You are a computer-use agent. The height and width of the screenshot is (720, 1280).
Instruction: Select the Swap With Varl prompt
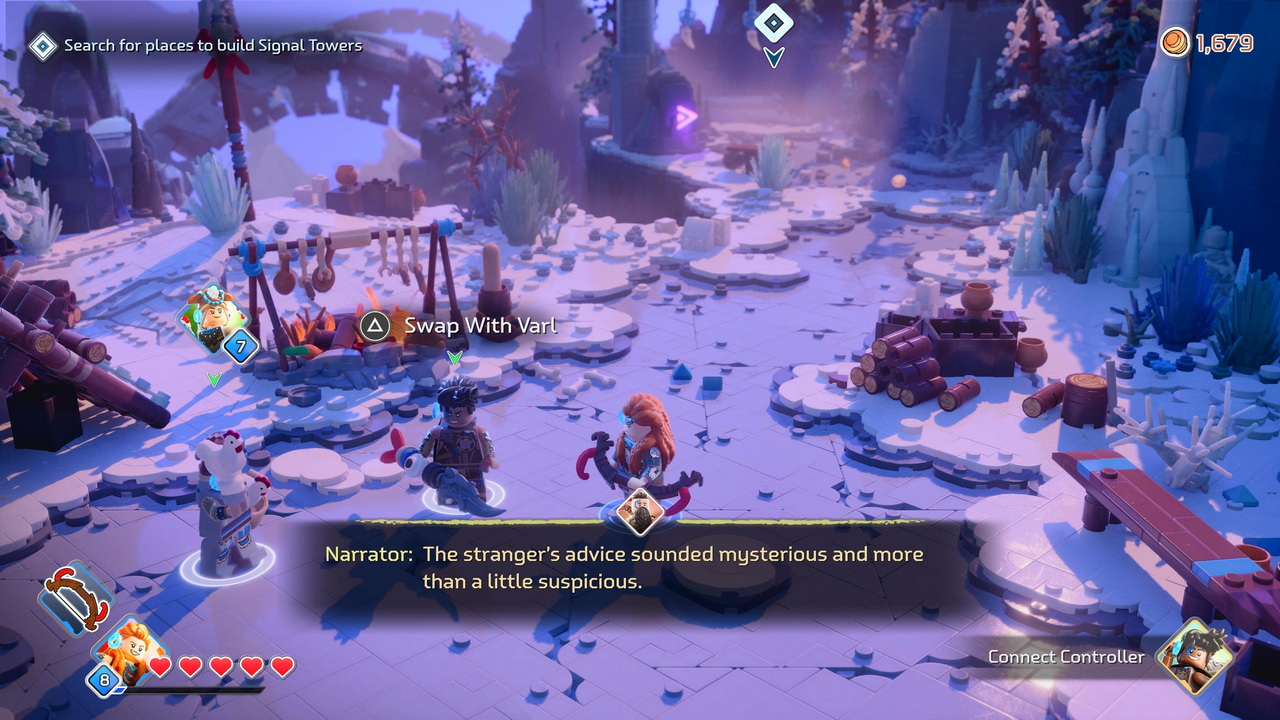click(460, 326)
